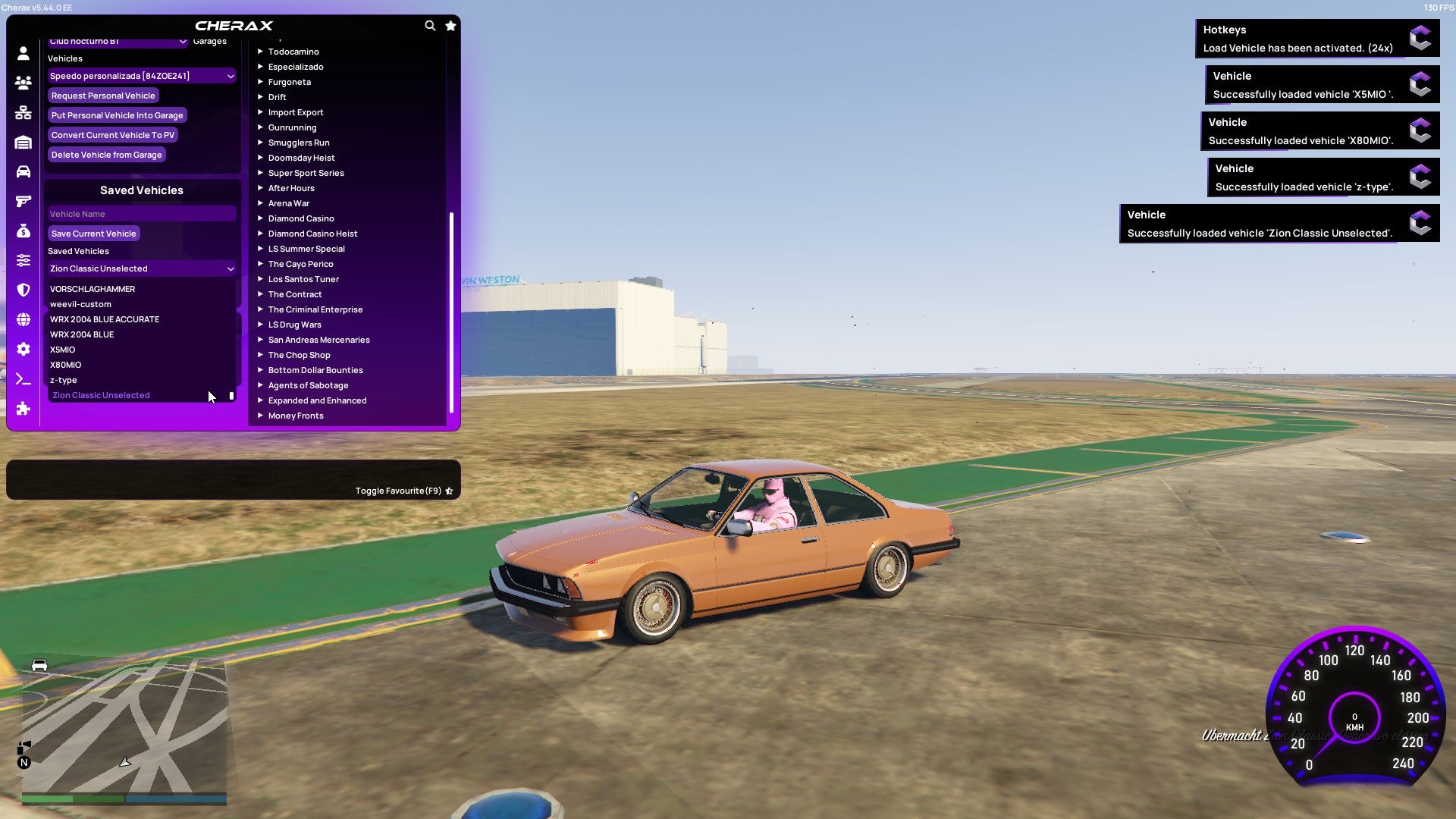The height and width of the screenshot is (819, 1456).
Task: Click the search magnifier in the header
Action: click(x=430, y=25)
